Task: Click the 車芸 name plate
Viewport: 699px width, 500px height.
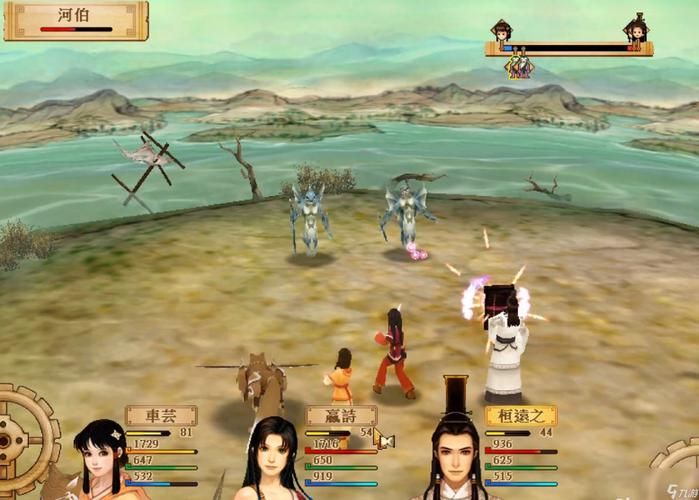Action: click(x=160, y=415)
